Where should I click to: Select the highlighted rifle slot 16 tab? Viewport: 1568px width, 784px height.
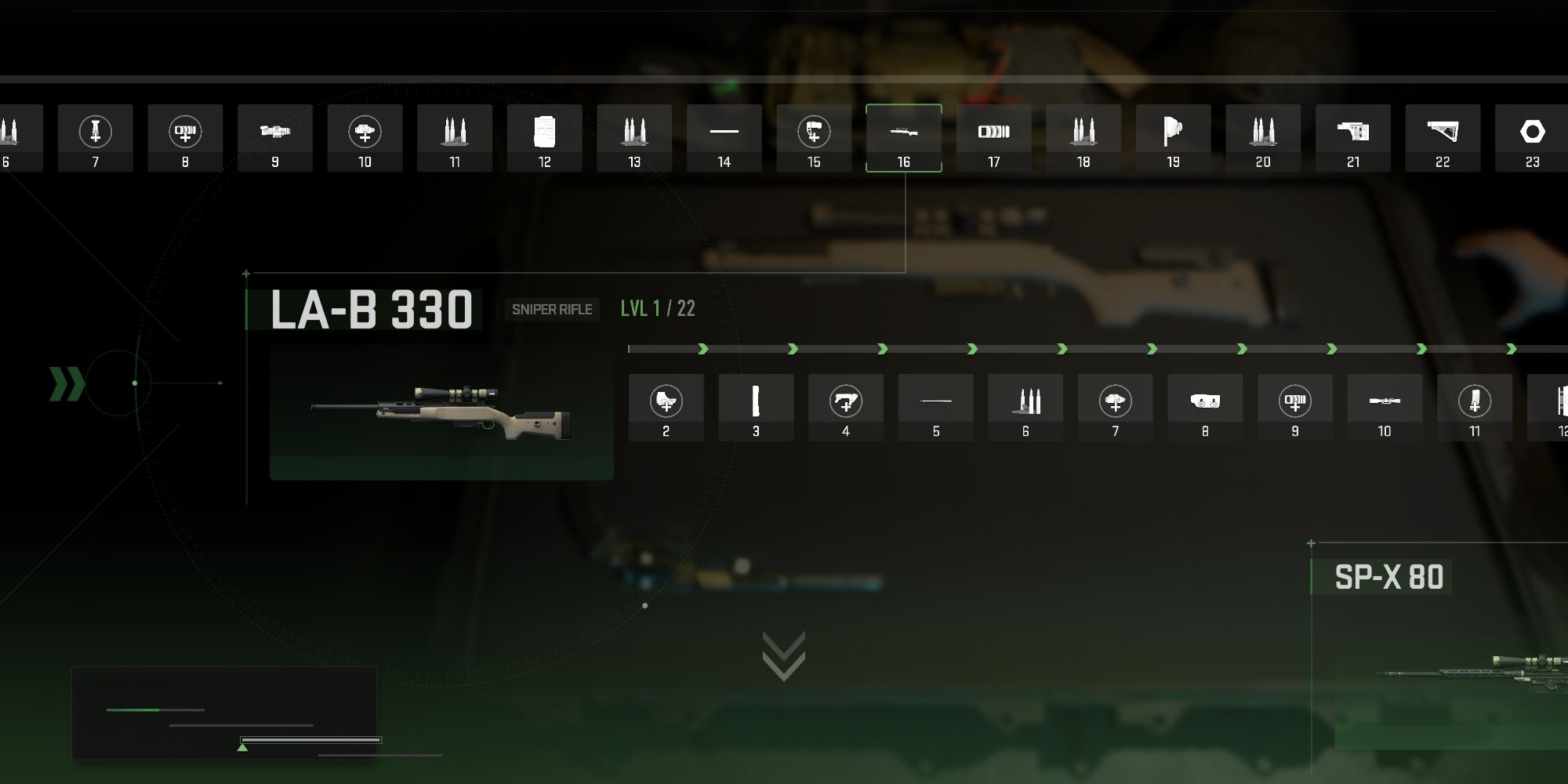pyautogui.click(x=903, y=133)
